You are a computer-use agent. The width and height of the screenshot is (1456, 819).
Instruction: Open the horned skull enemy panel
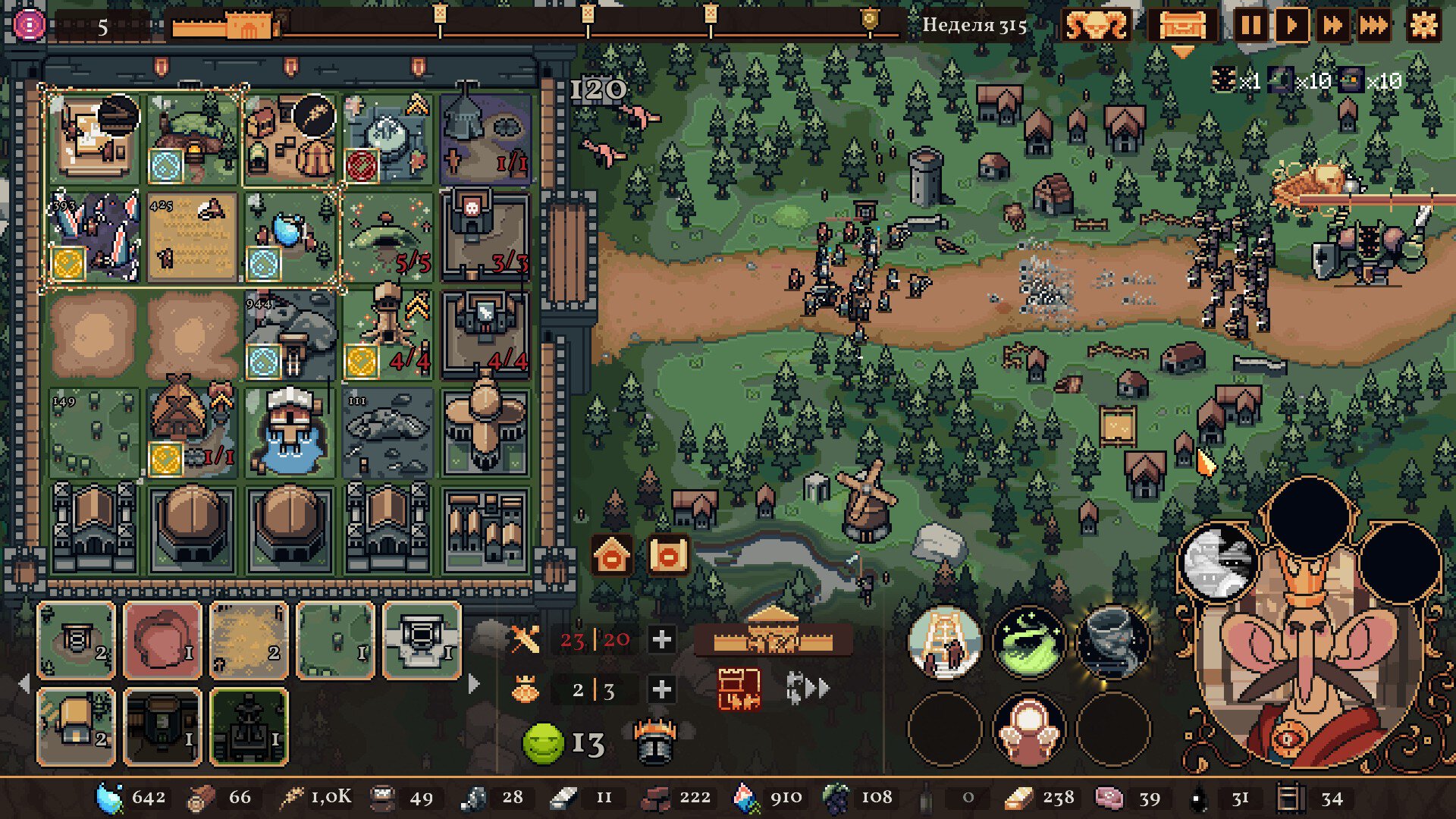tap(1095, 26)
